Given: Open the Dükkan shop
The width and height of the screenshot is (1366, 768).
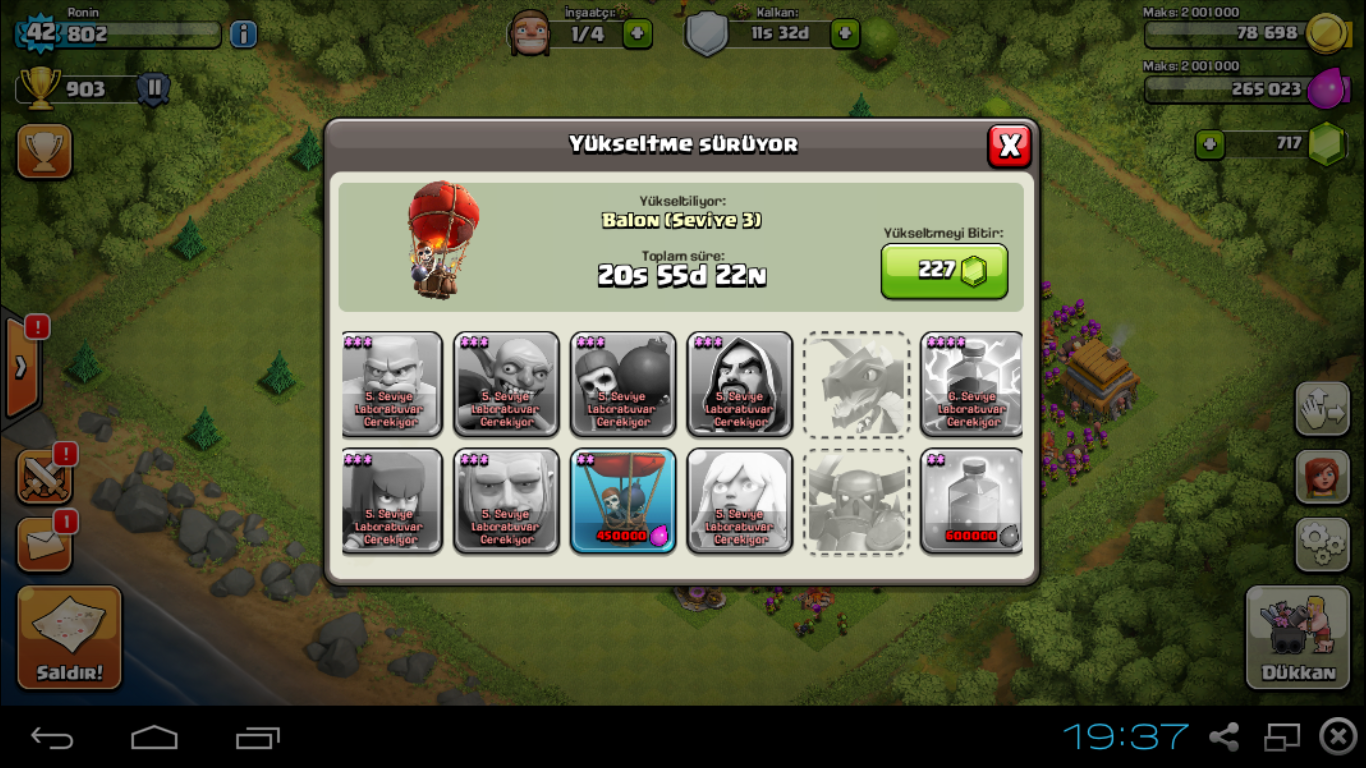Looking at the screenshot, I should (x=1298, y=637).
